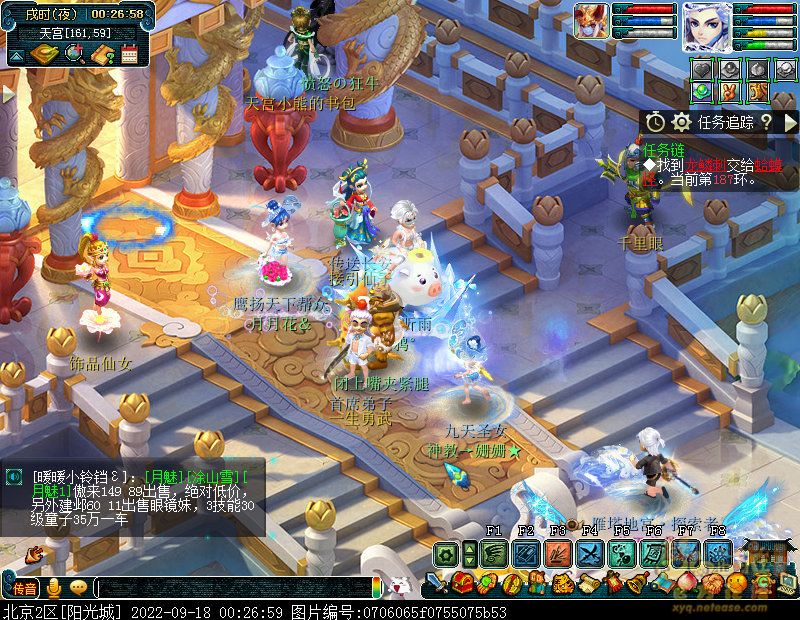The width and height of the screenshot is (800, 620).
Task: Open the calendar activity schedule
Action: pos(129,54)
